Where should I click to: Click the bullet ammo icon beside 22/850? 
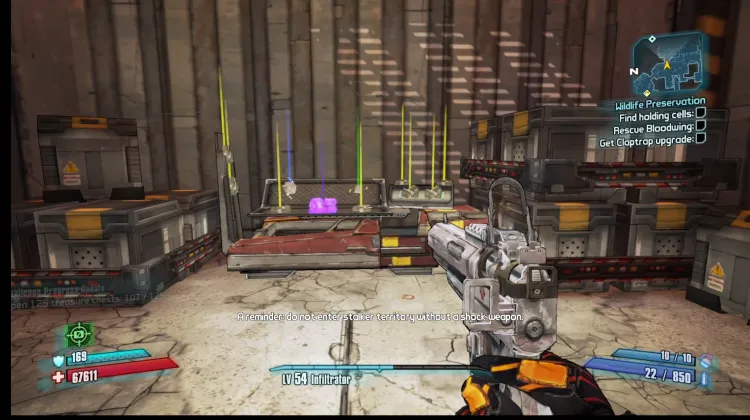704,377
